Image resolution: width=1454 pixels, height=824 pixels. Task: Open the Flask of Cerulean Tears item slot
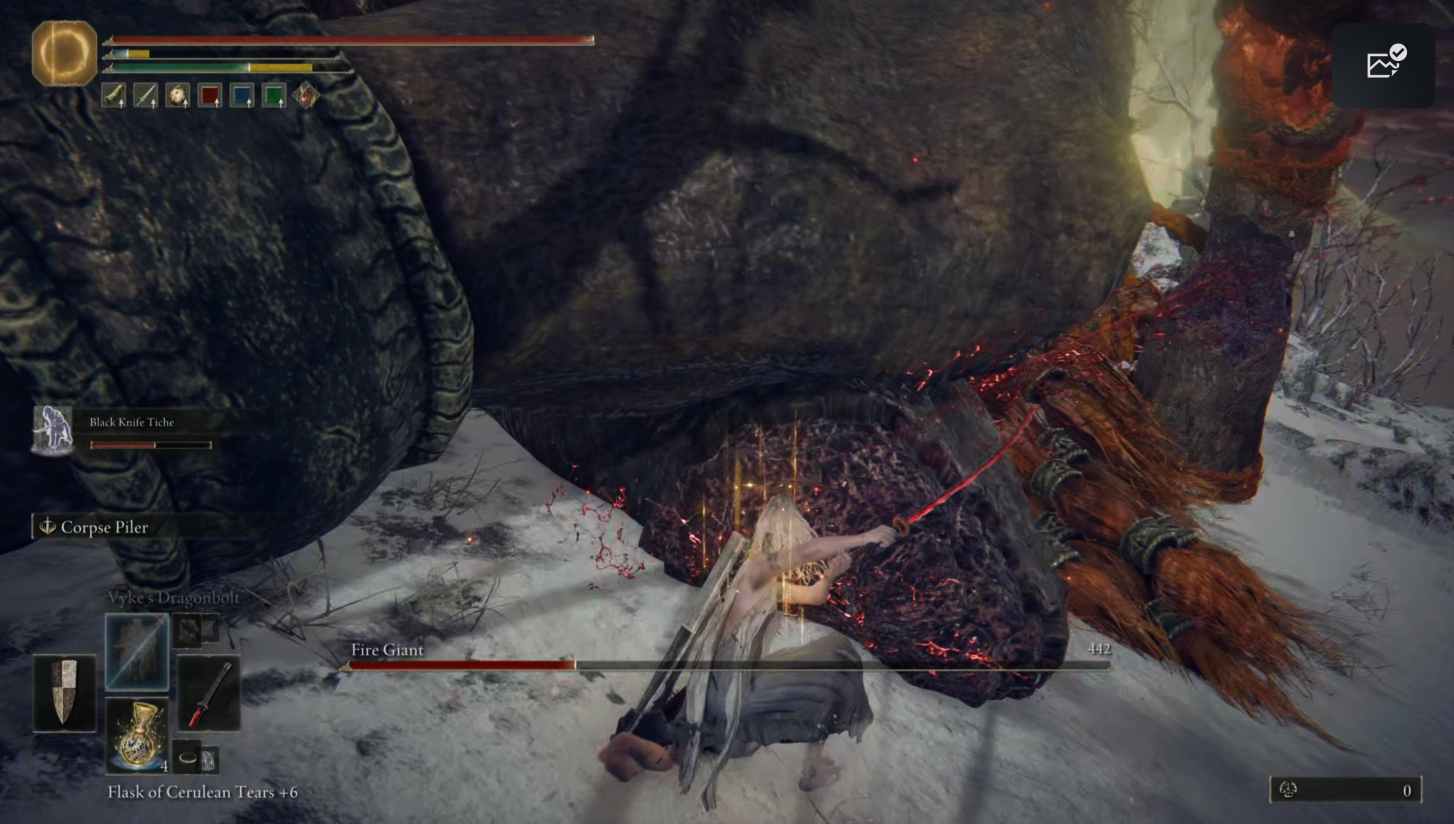click(x=138, y=733)
